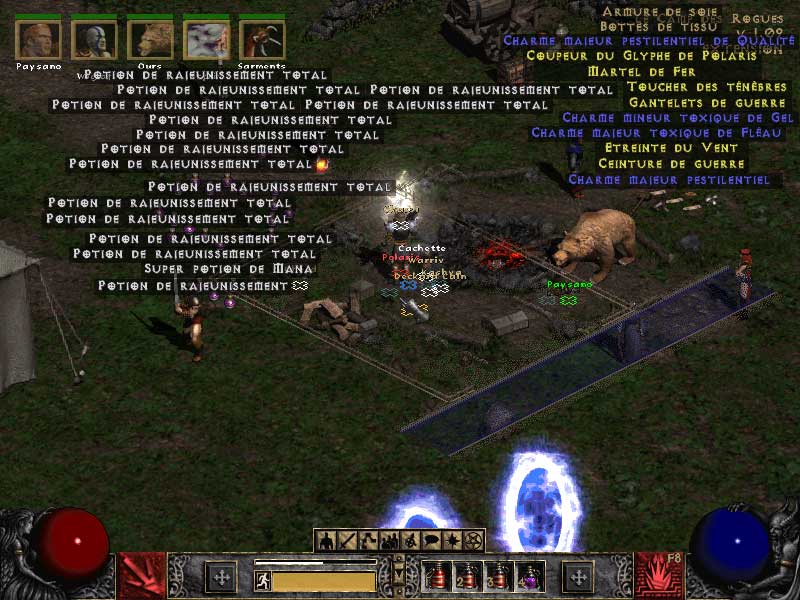
Task: Toggle the run/walk button
Action: 263,579
